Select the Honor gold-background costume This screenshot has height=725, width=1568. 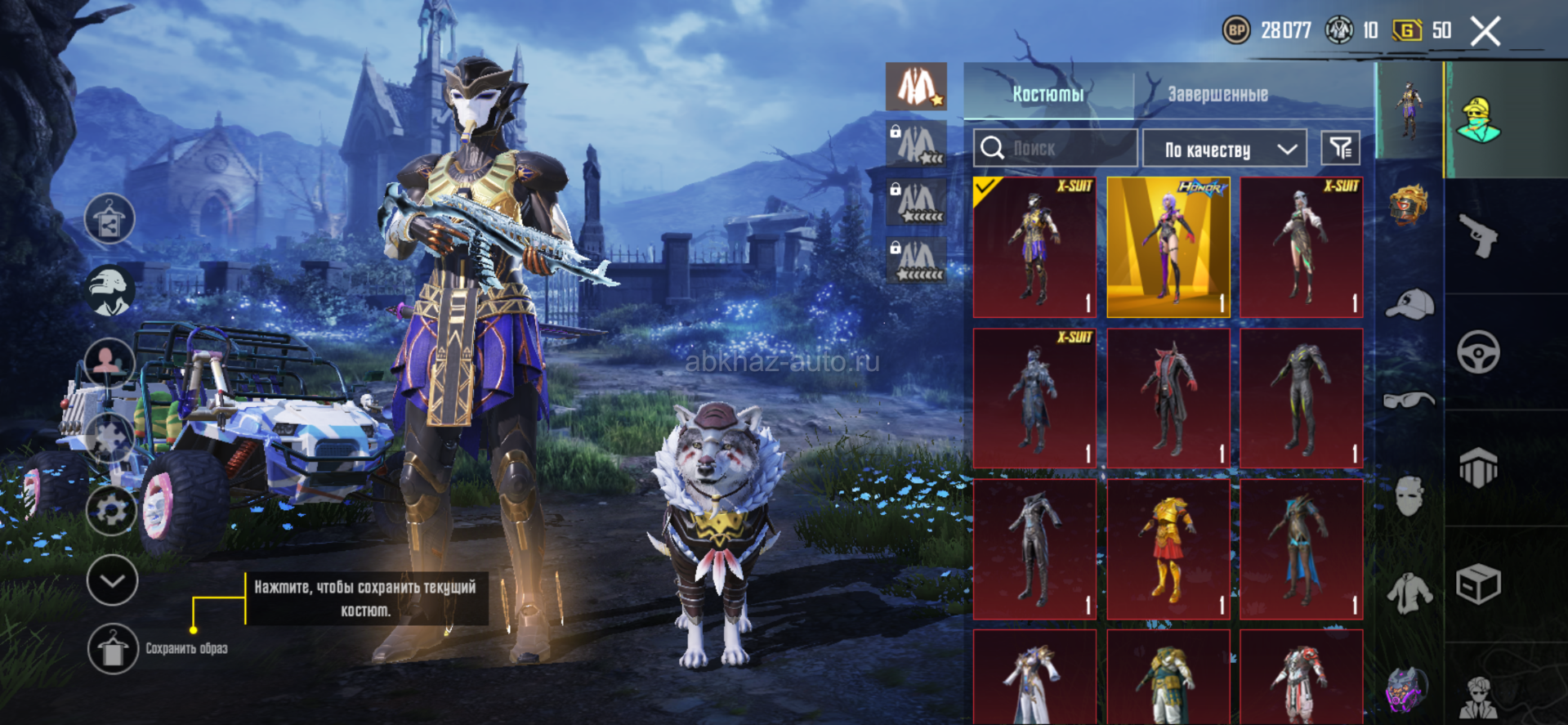(1168, 247)
